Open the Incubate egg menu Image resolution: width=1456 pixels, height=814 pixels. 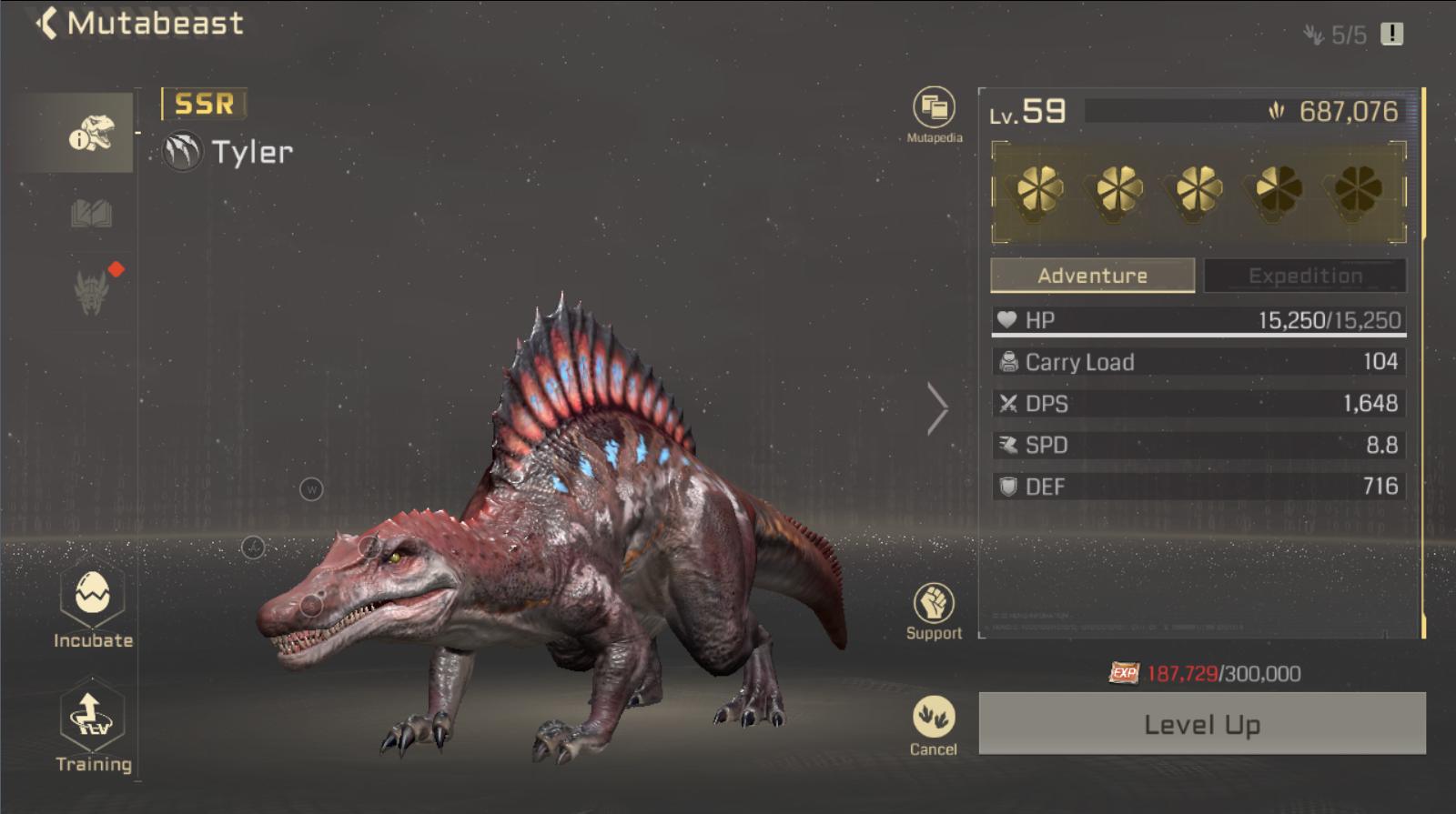pyautogui.click(x=93, y=598)
